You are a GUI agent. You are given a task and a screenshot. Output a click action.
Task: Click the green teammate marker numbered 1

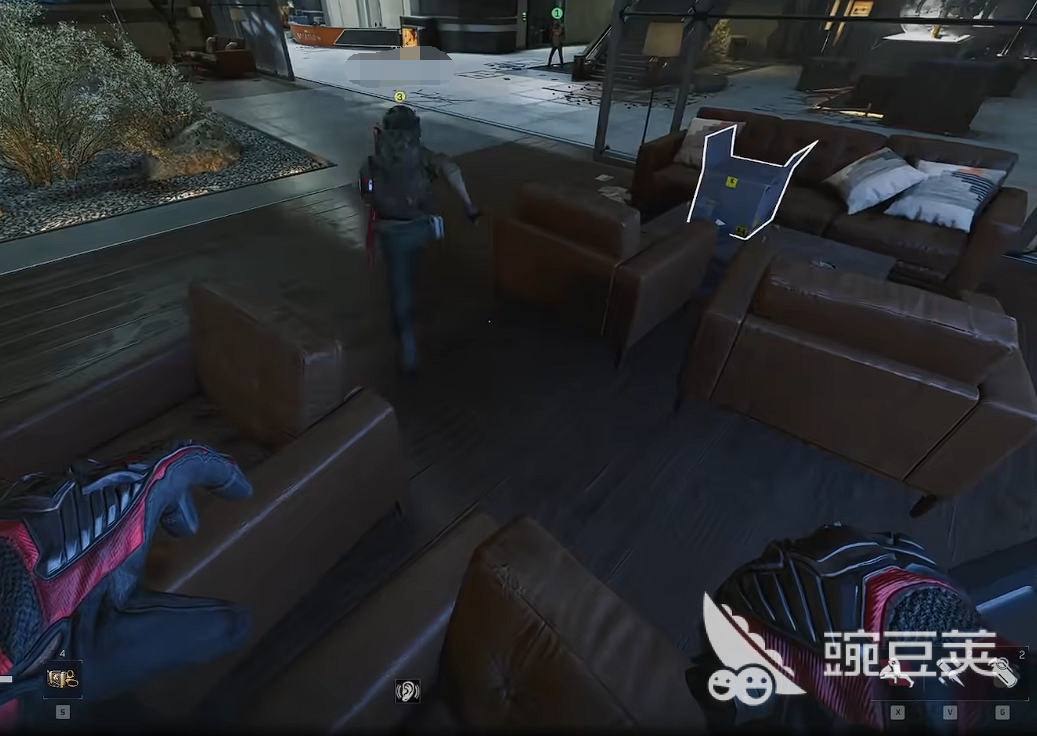pos(557,13)
